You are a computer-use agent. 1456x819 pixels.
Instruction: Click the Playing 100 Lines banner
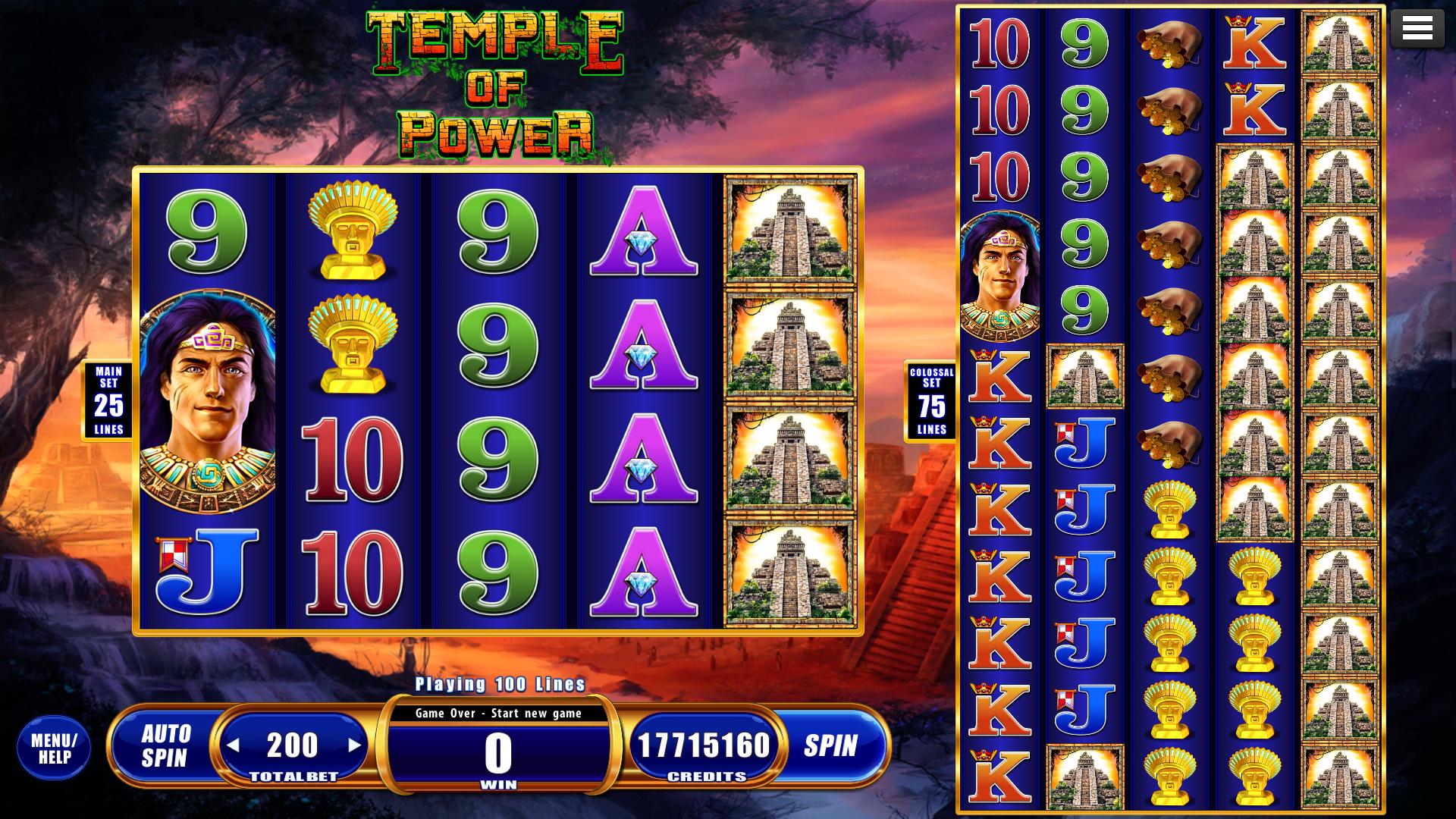(499, 682)
